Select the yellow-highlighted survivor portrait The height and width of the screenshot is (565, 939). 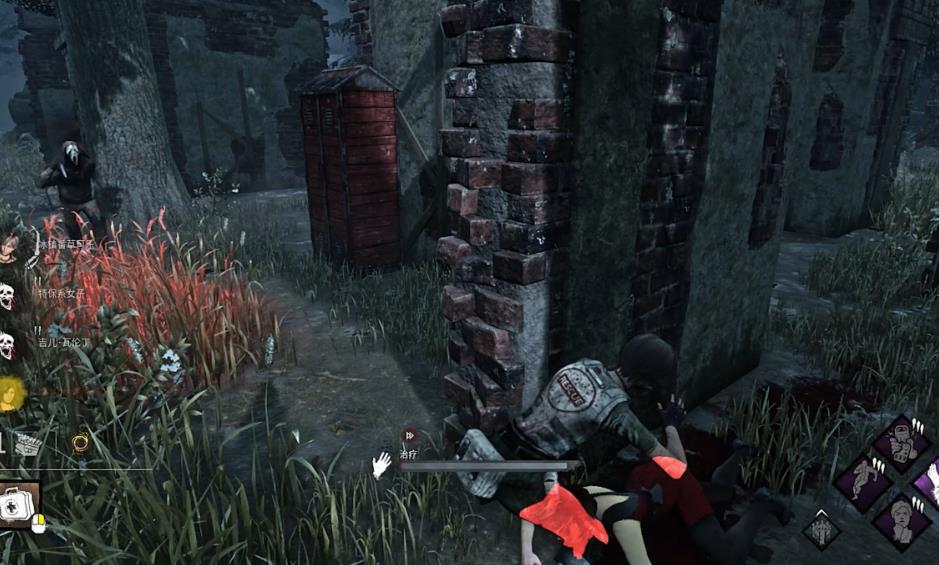[x=10, y=394]
